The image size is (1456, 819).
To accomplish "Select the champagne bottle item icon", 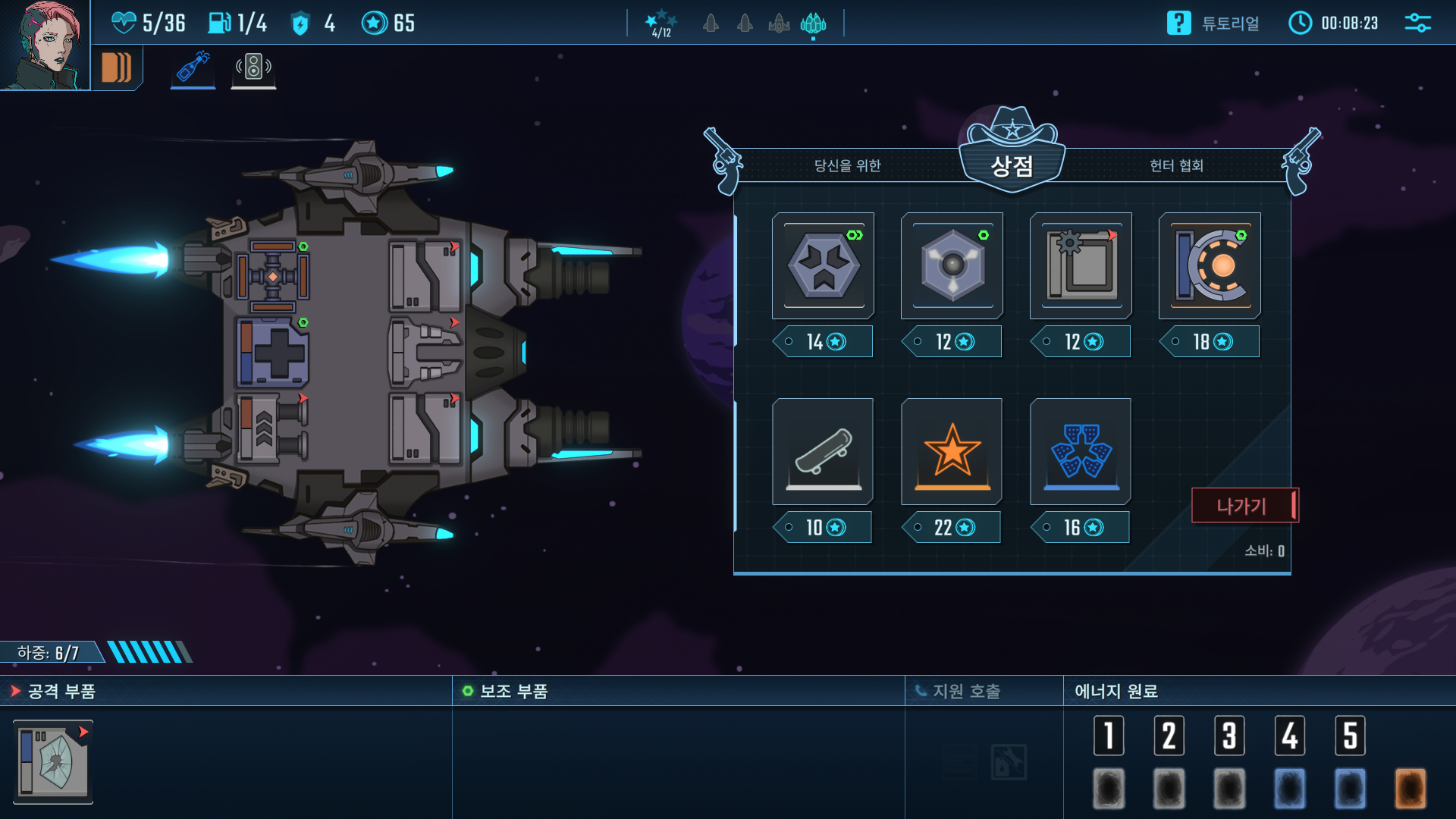I will (x=193, y=67).
